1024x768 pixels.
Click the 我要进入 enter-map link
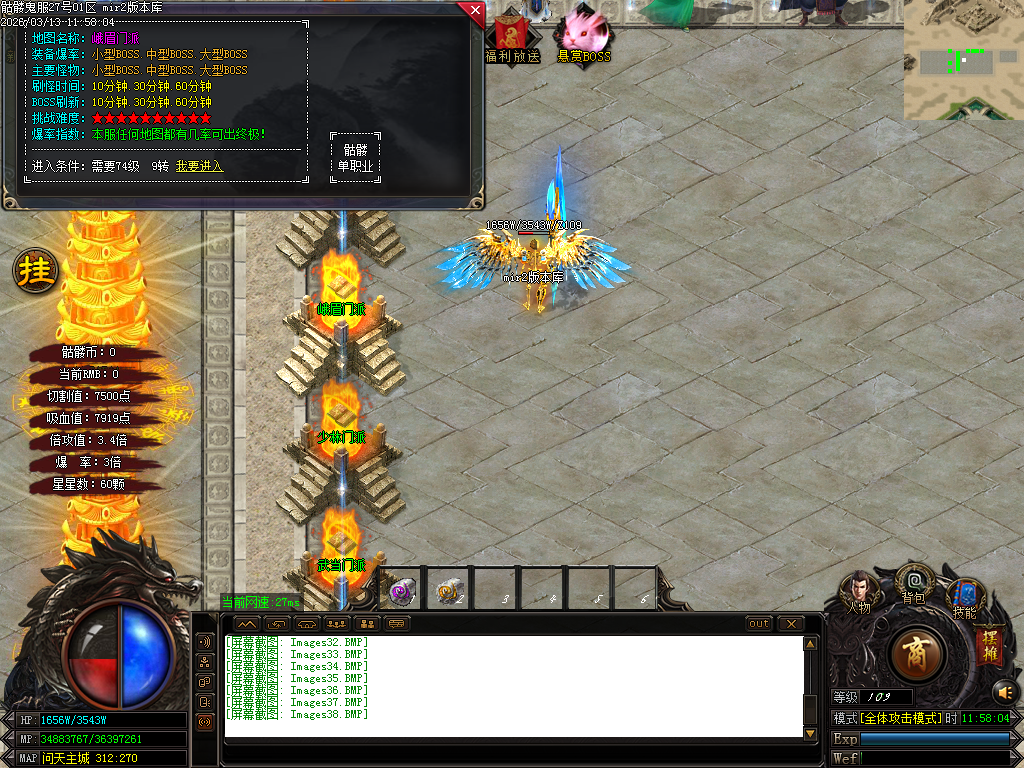199,166
